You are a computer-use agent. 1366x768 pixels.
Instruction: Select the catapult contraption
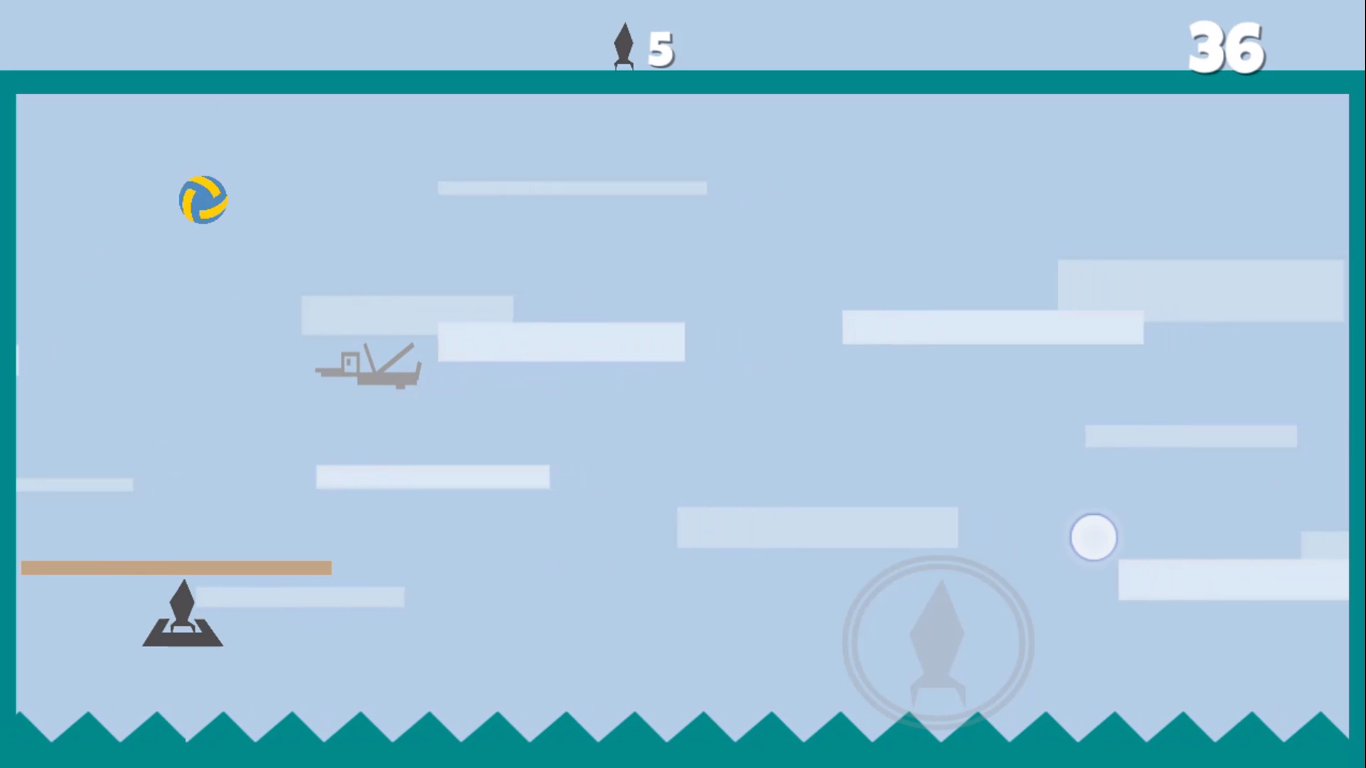coord(370,367)
